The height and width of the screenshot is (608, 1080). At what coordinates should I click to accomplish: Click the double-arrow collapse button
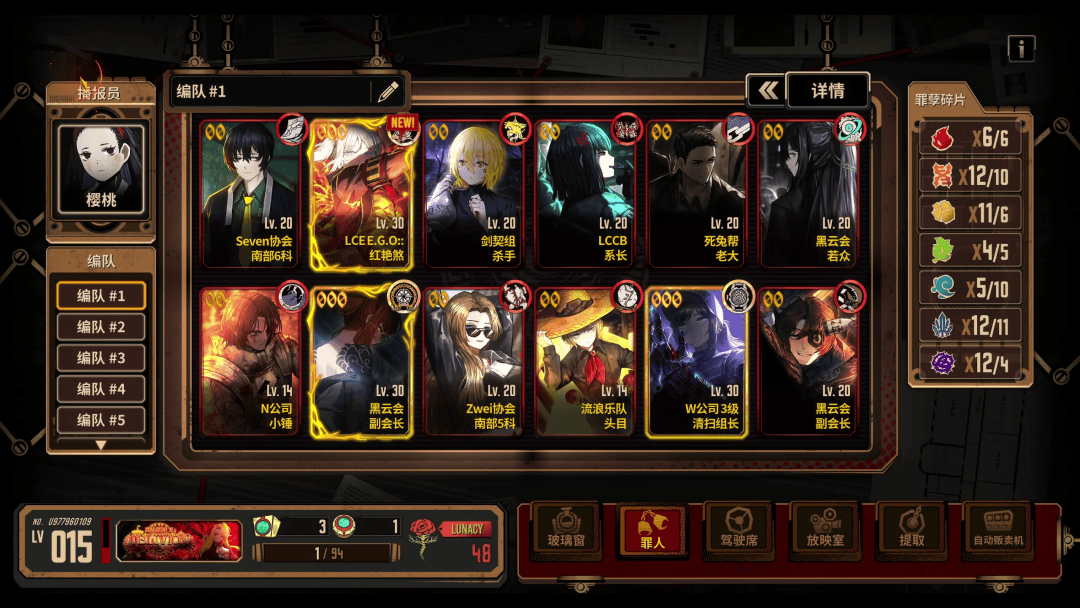point(767,91)
